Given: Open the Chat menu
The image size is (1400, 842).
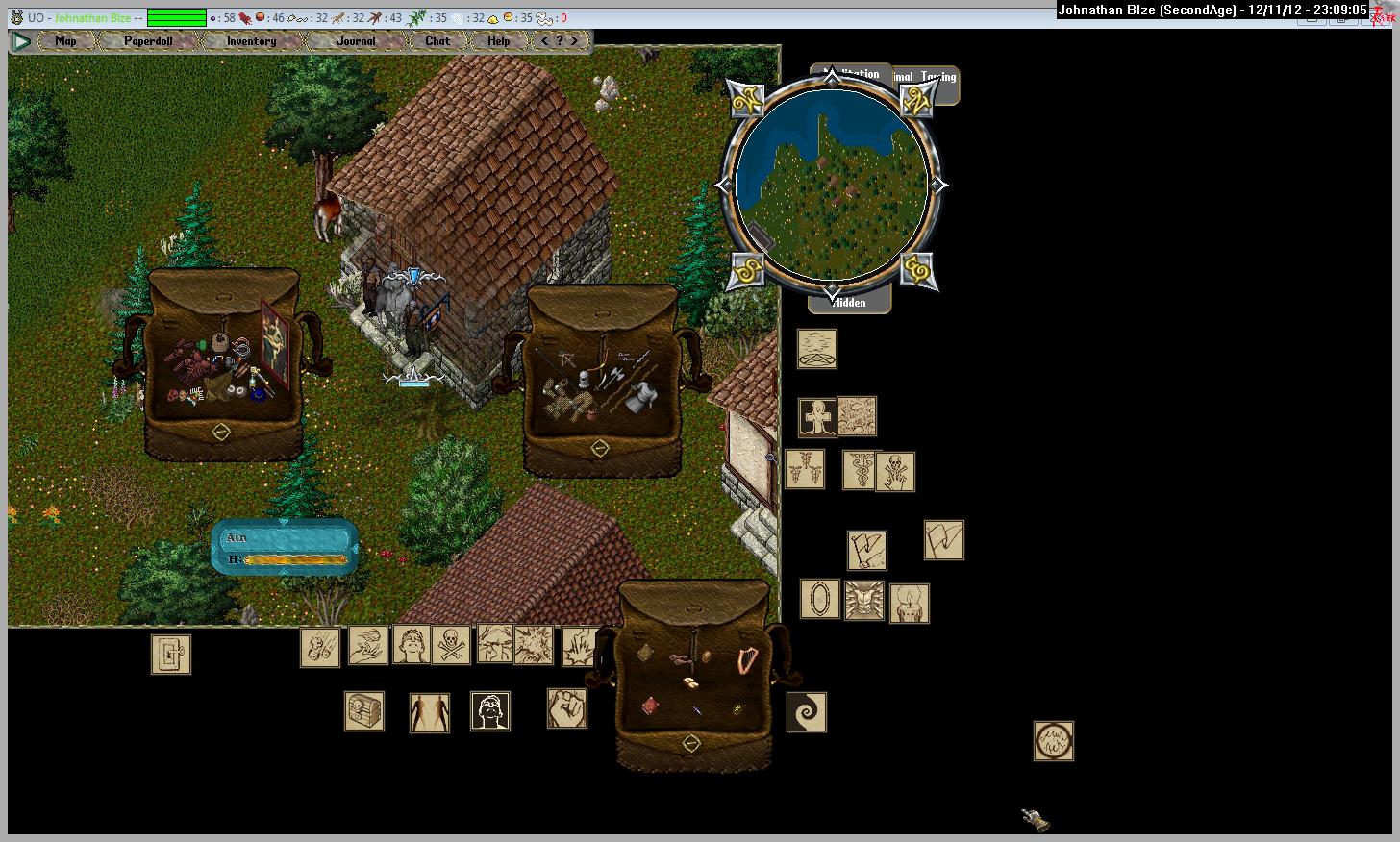Looking at the screenshot, I should point(437,41).
